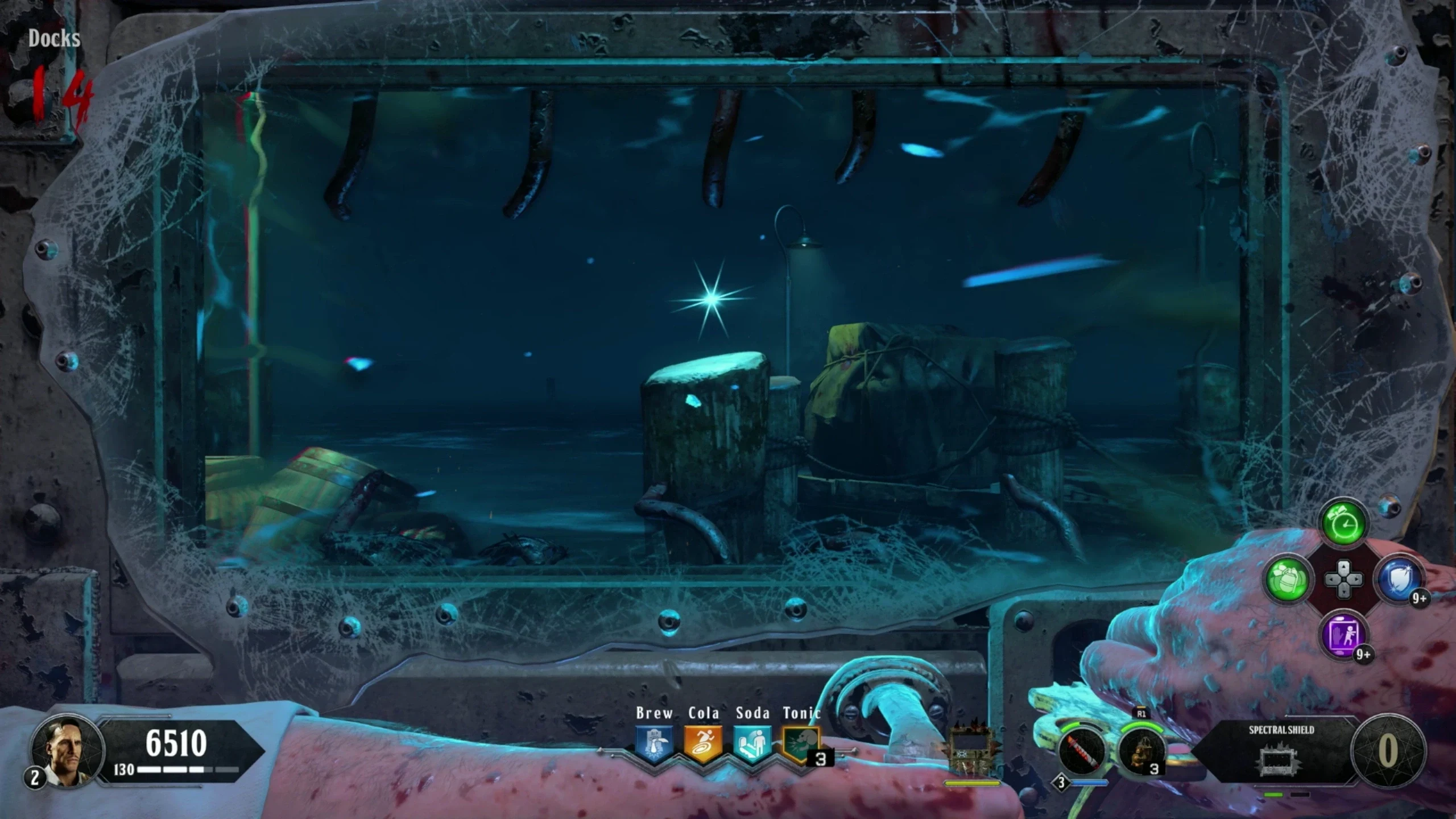Activate the green alarm clock elixir

(1344, 523)
